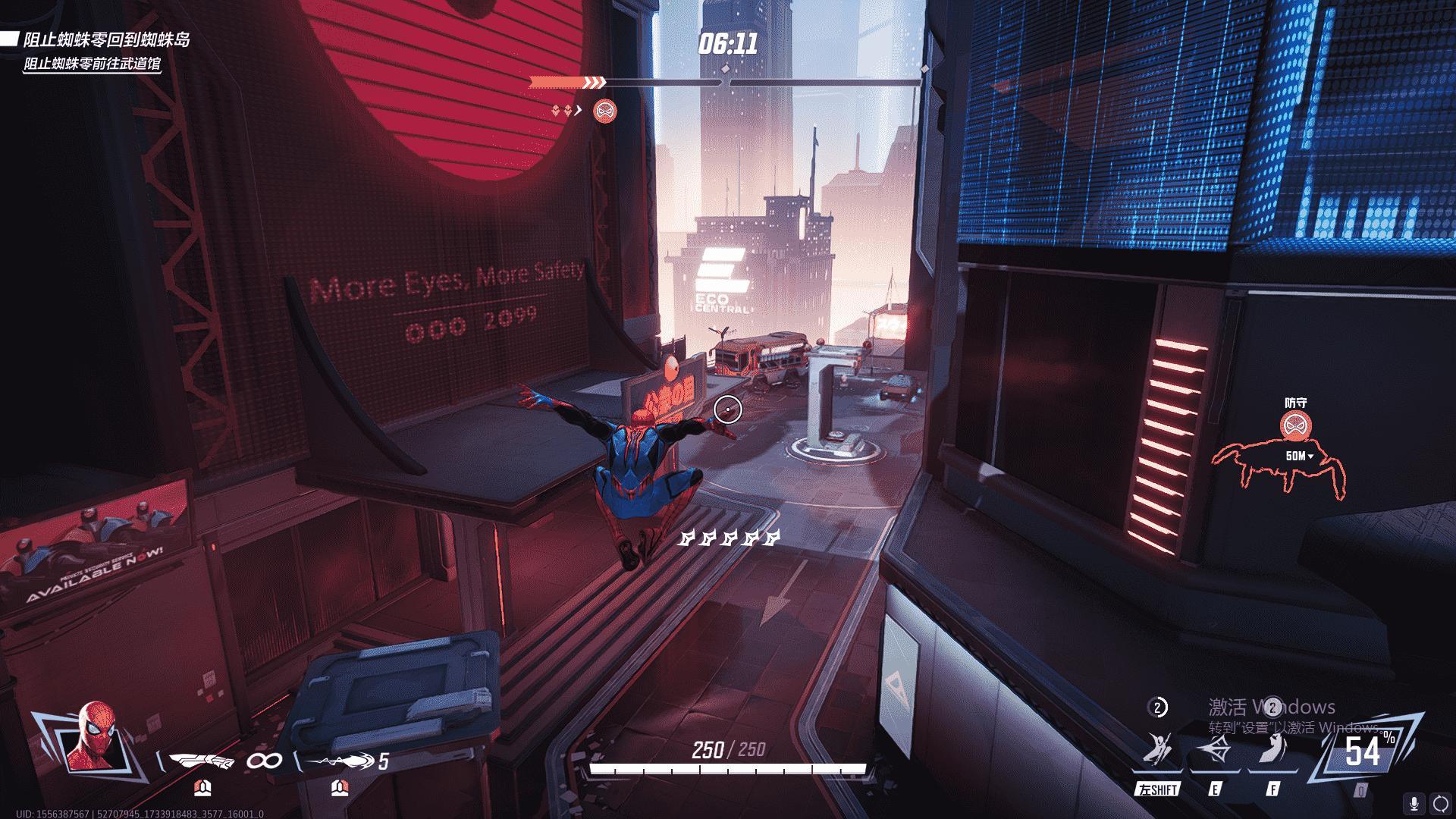Viewport: 1456px width, 819px height.
Task: Select the web-shooter fist melee weapon icon
Action: pos(202,760)
